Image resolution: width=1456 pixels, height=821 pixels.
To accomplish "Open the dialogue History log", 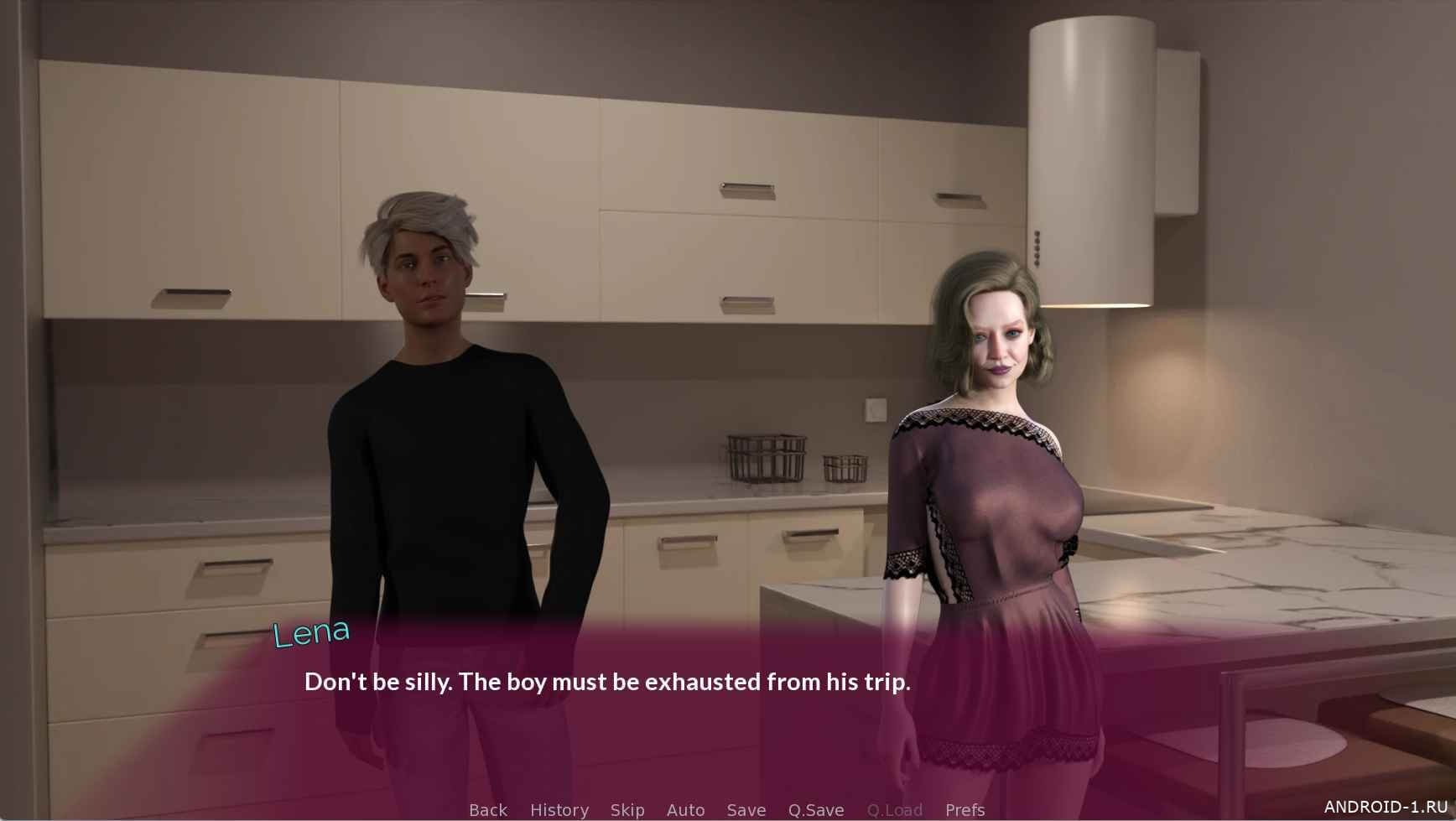I will point(559,810).
